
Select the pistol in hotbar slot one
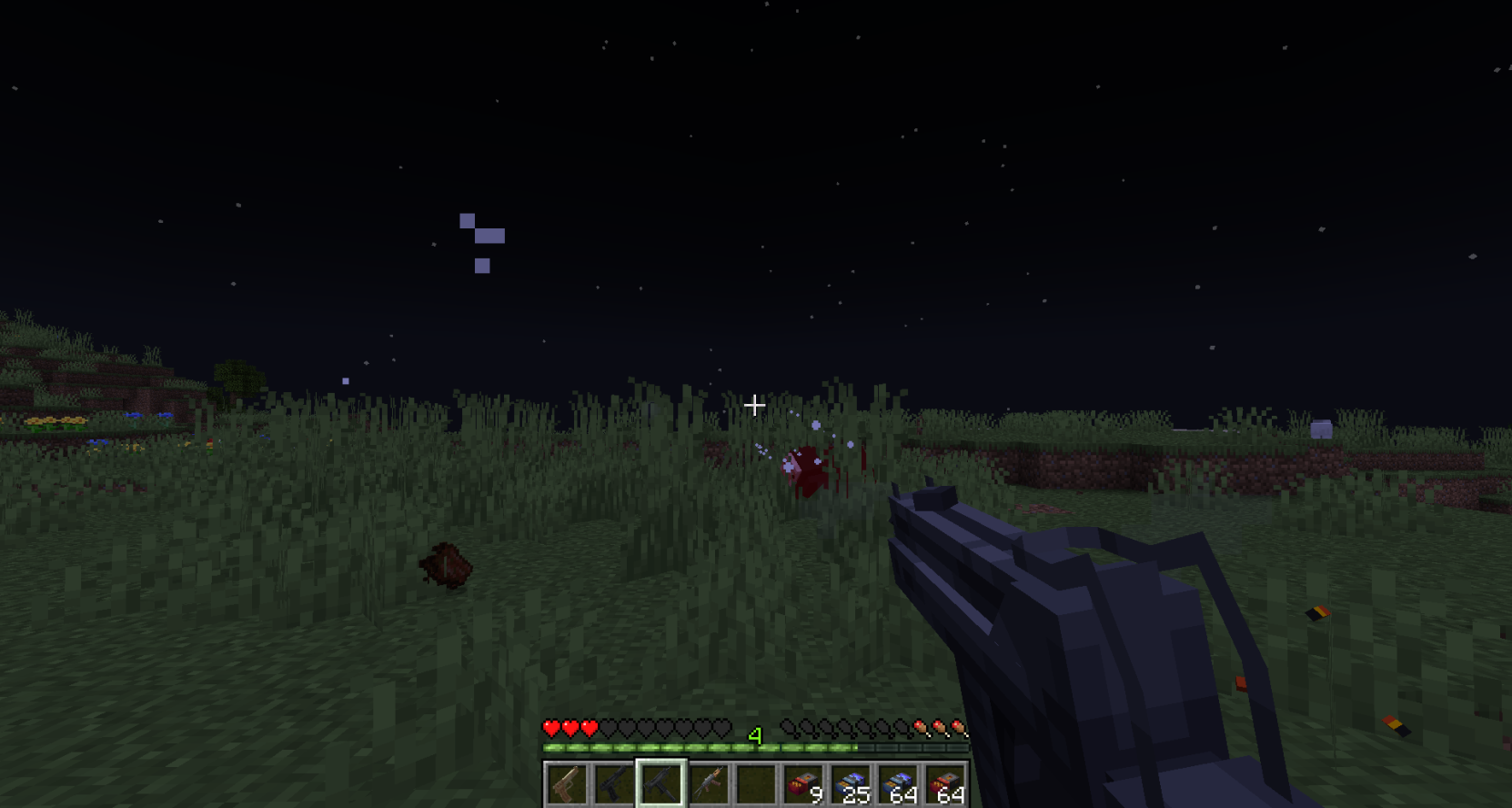point(565,783)
